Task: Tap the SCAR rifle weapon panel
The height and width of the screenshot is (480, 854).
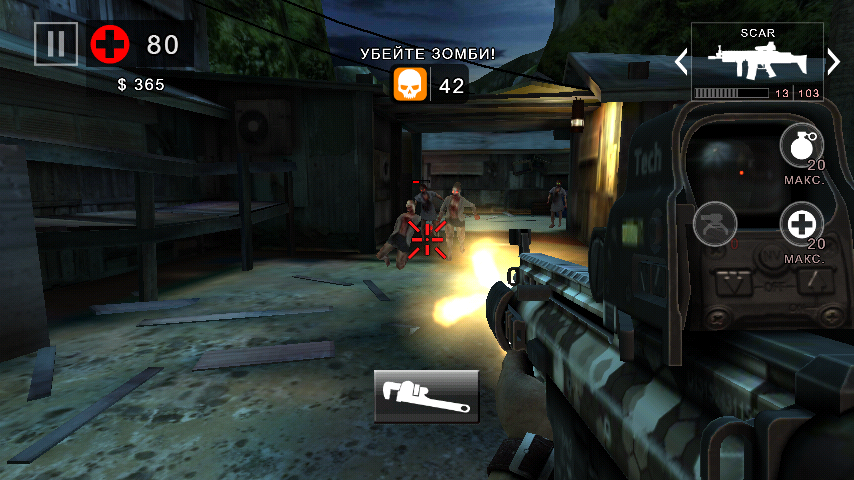Action: [757, 62]
